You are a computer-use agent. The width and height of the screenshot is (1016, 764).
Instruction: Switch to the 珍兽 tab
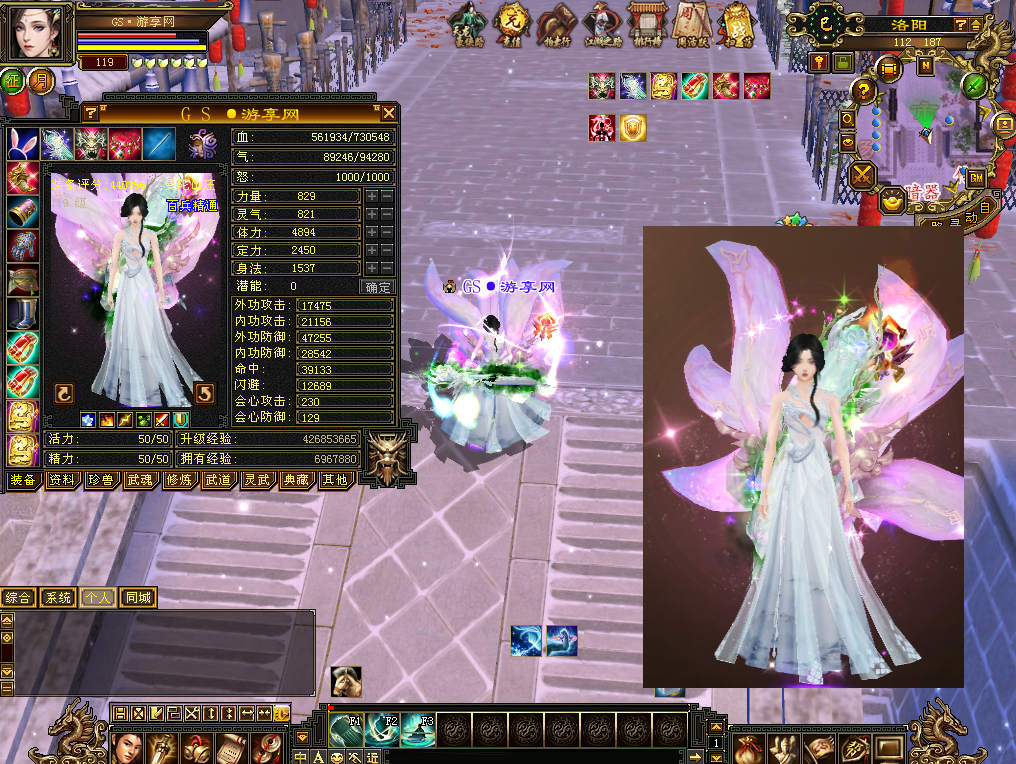pyautogui.click(x=99, y=480)
